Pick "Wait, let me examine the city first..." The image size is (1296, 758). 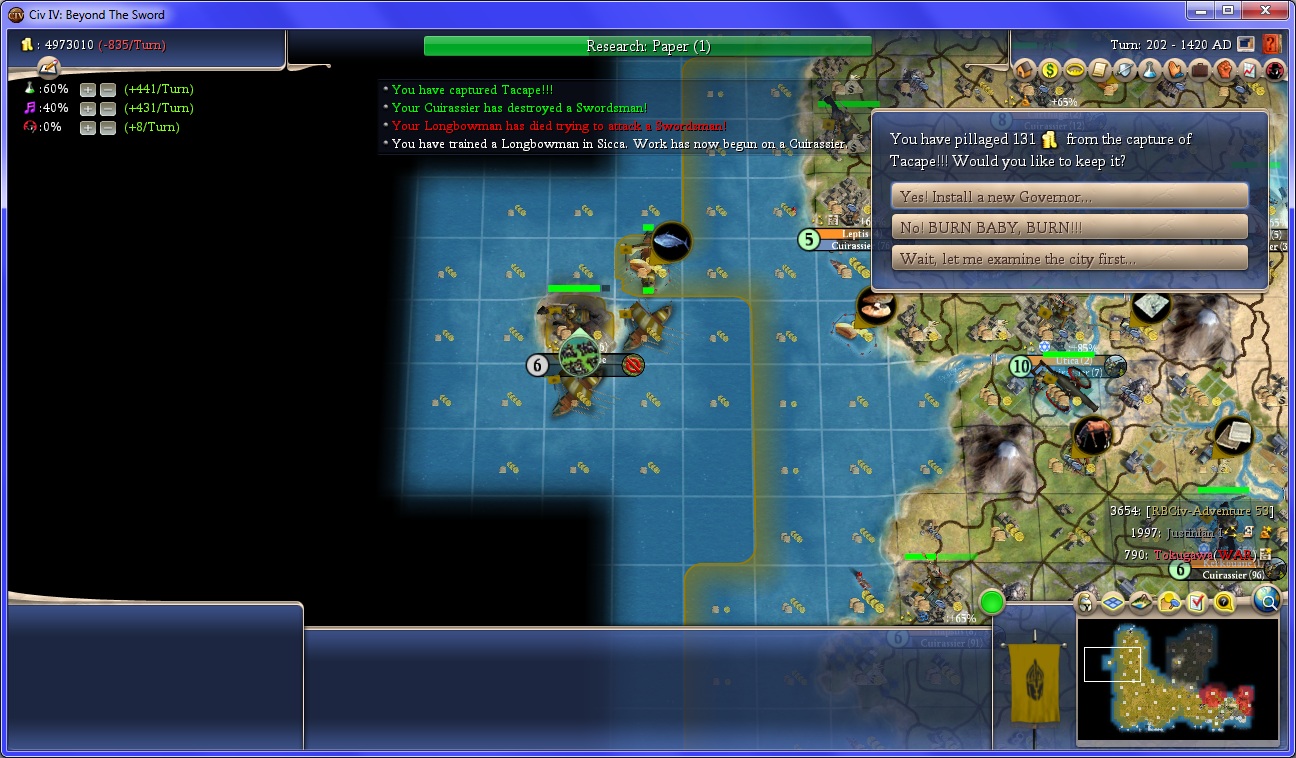[x=1069, y=259]
